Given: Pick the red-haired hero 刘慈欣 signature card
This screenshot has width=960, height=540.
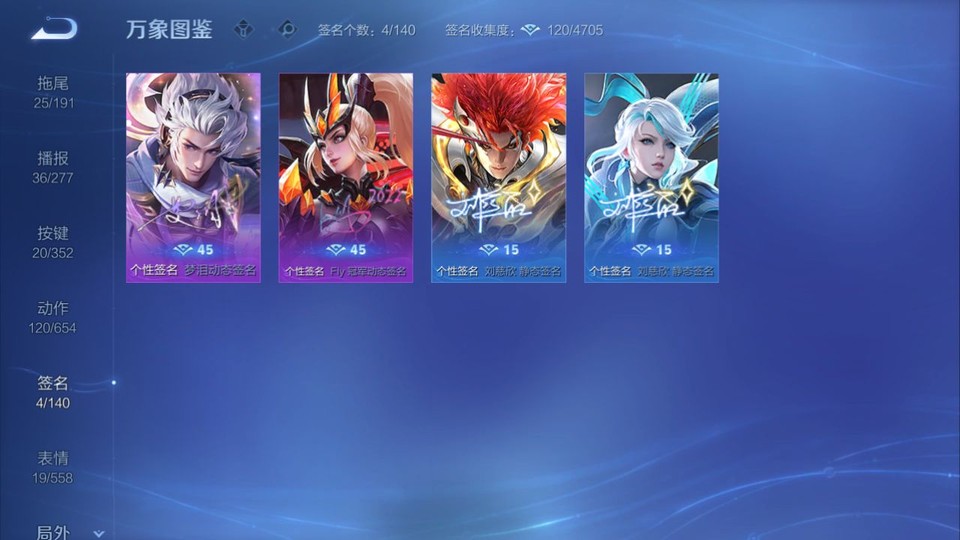Looking at the screenshot, I should 498,177.
